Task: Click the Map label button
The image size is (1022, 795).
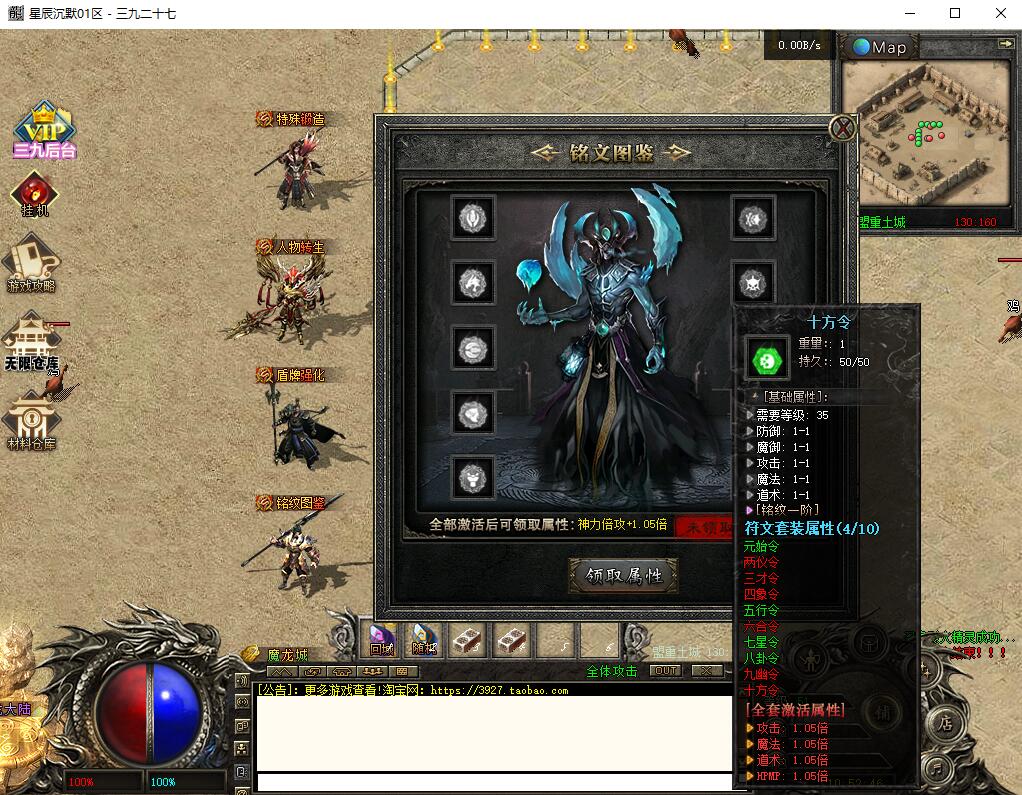Action: click(880, 47)
